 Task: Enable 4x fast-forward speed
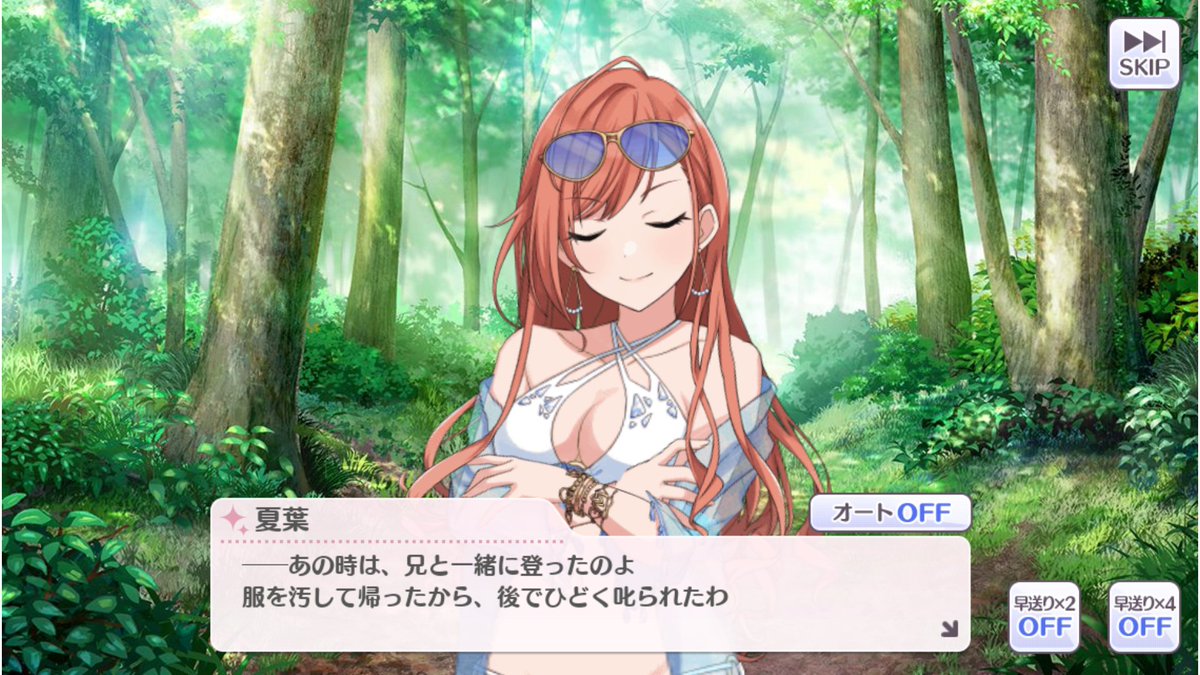1144,617
